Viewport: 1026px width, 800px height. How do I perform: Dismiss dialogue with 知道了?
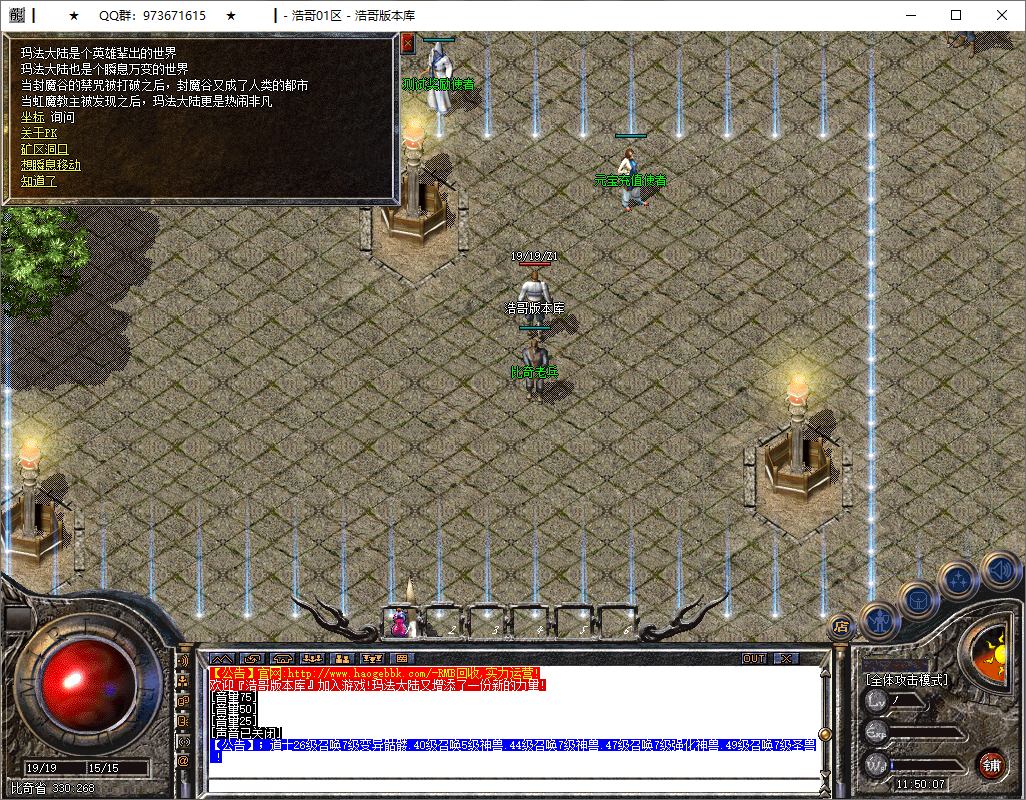[39, 181]
